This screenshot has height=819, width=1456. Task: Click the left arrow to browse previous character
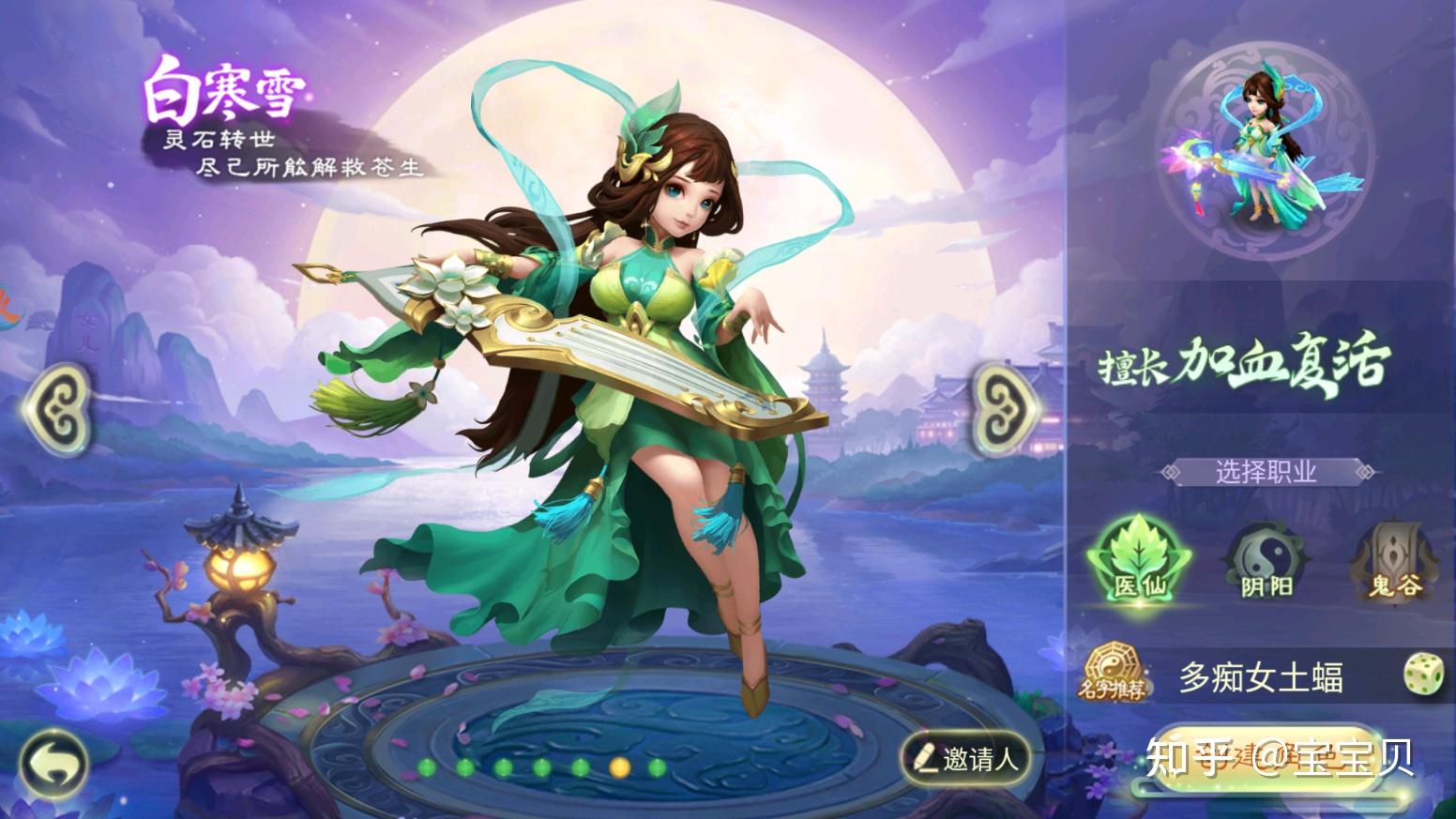(59, 408)
